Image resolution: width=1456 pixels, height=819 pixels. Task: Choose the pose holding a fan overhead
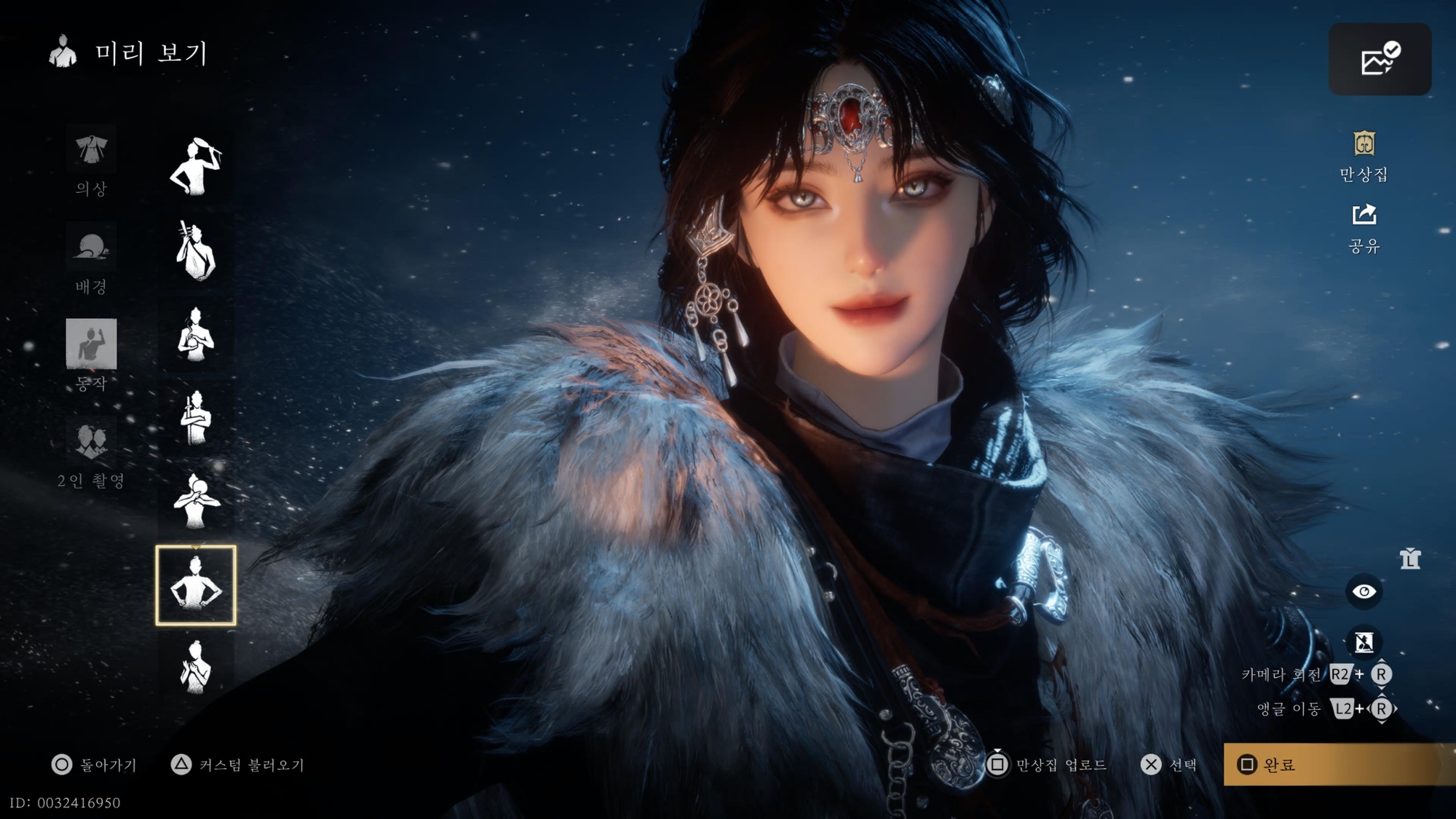pyautogui.click(x=196, y=167)
